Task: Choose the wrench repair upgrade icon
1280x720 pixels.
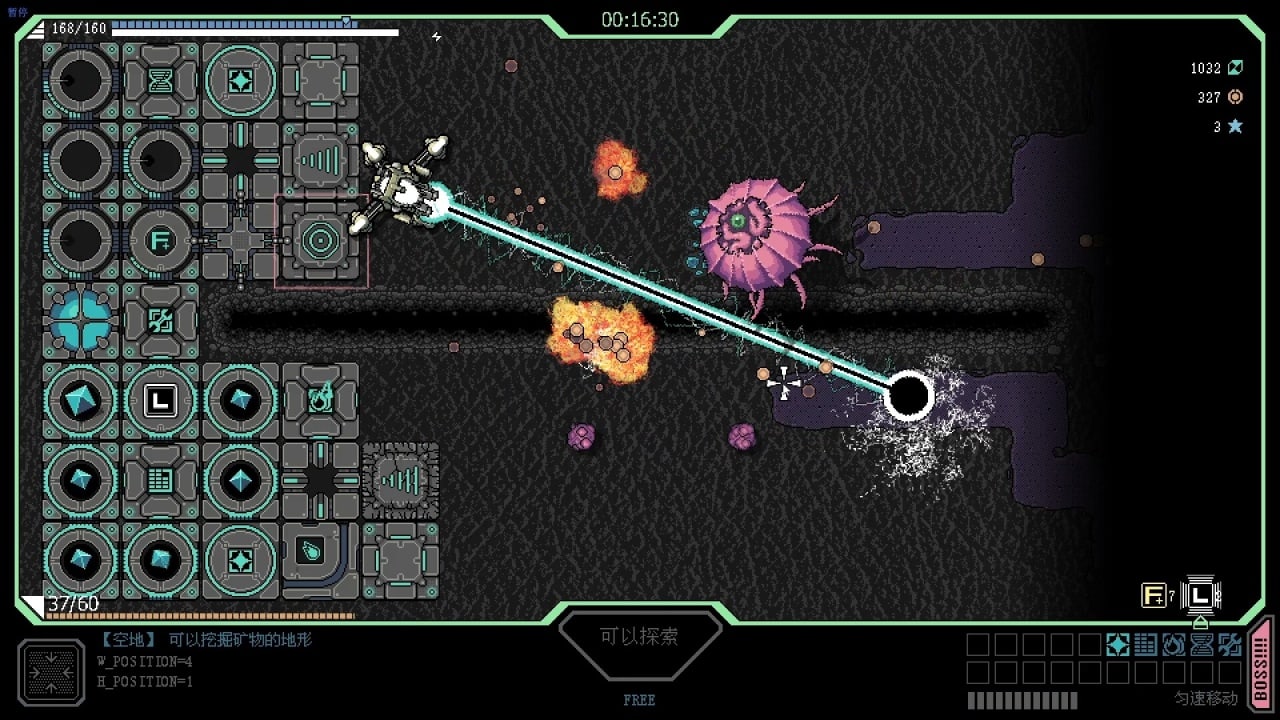Action: [x=1230, y=645]
